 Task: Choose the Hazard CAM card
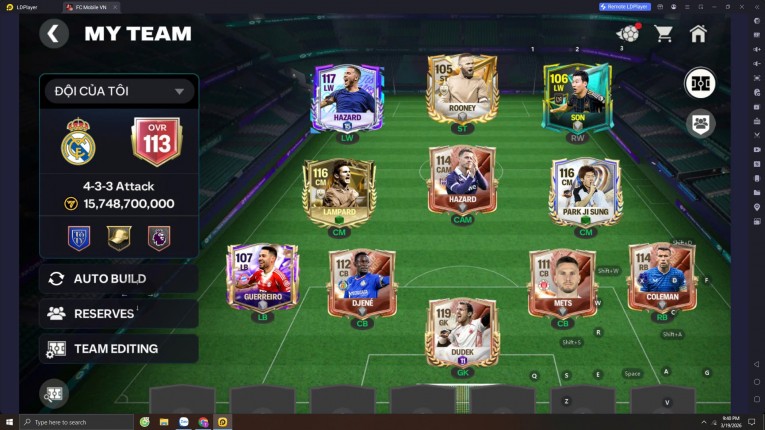461,180
